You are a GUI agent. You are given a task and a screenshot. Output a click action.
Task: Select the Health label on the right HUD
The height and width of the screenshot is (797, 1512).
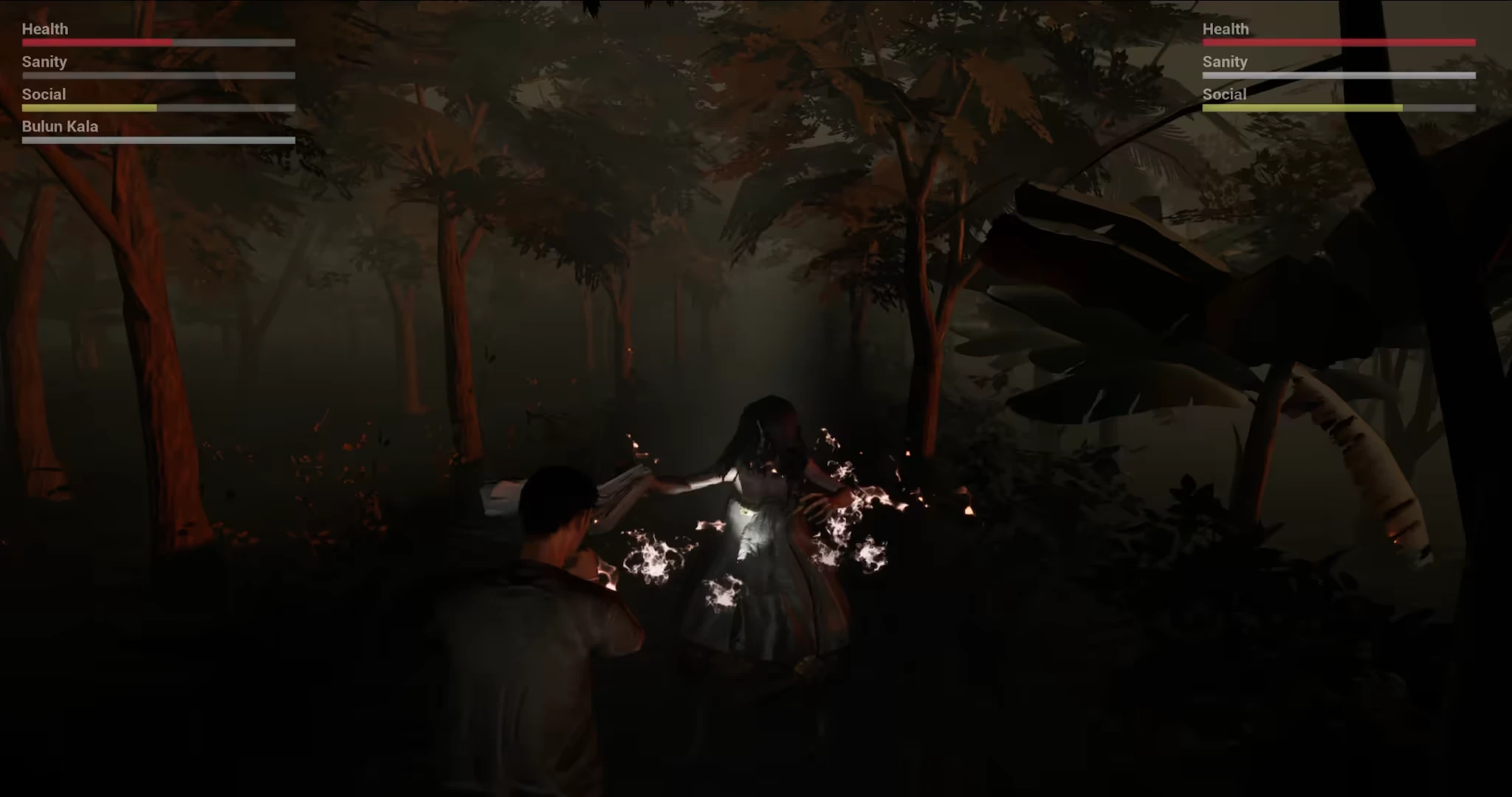tap(1225, 29)
